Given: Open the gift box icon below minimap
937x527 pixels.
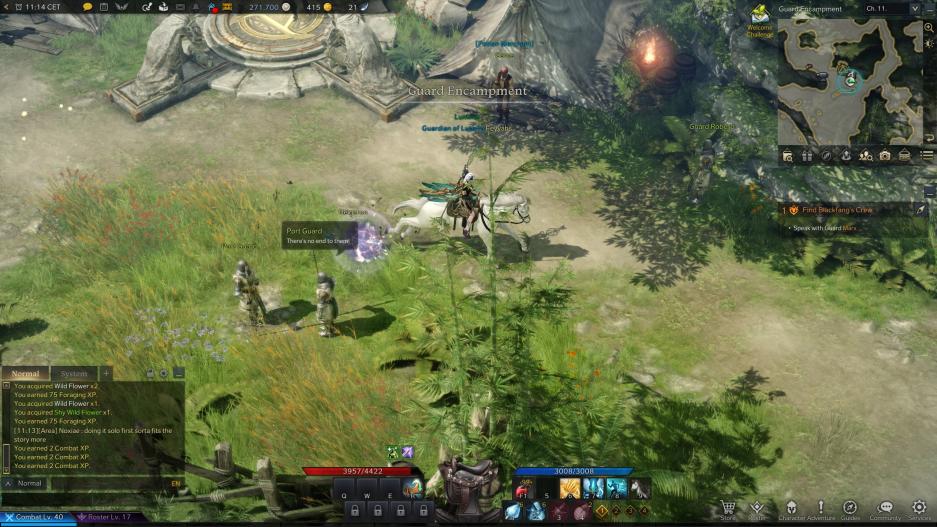Looking at the screenshot, I should pyautogui.click(x=807, y=156).
